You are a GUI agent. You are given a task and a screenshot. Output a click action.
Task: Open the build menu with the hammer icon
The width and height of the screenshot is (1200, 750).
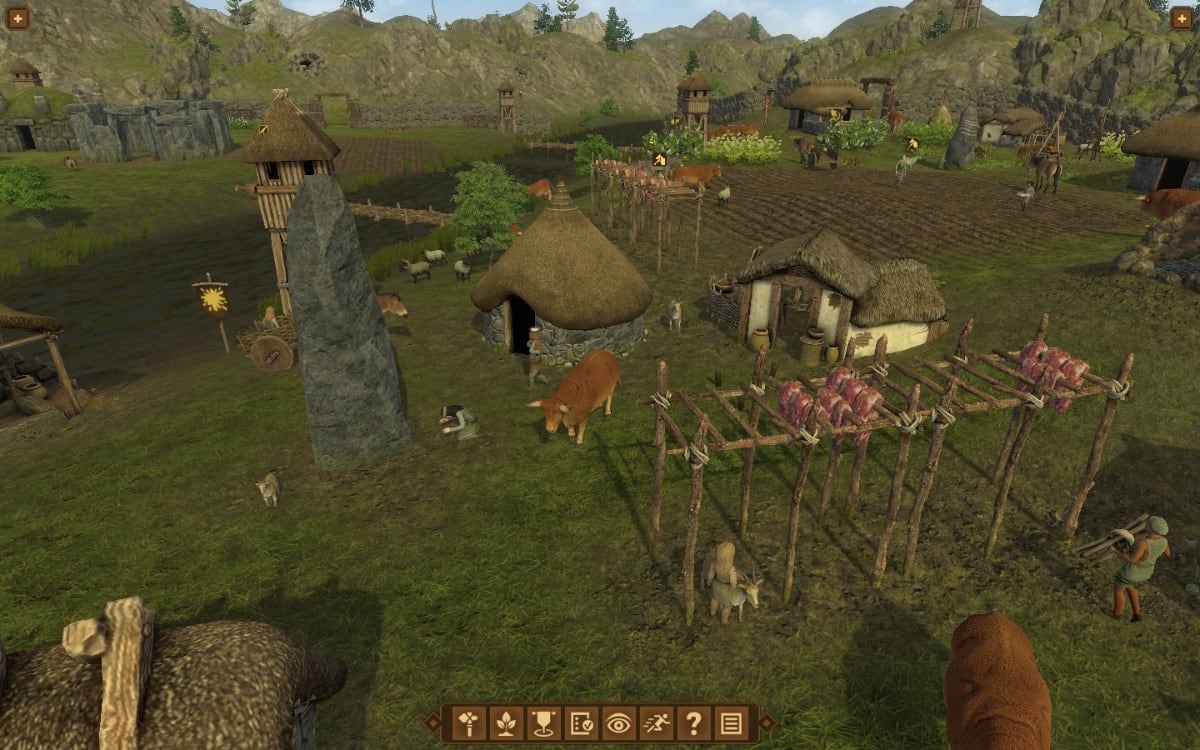click(x=468, y=722)
